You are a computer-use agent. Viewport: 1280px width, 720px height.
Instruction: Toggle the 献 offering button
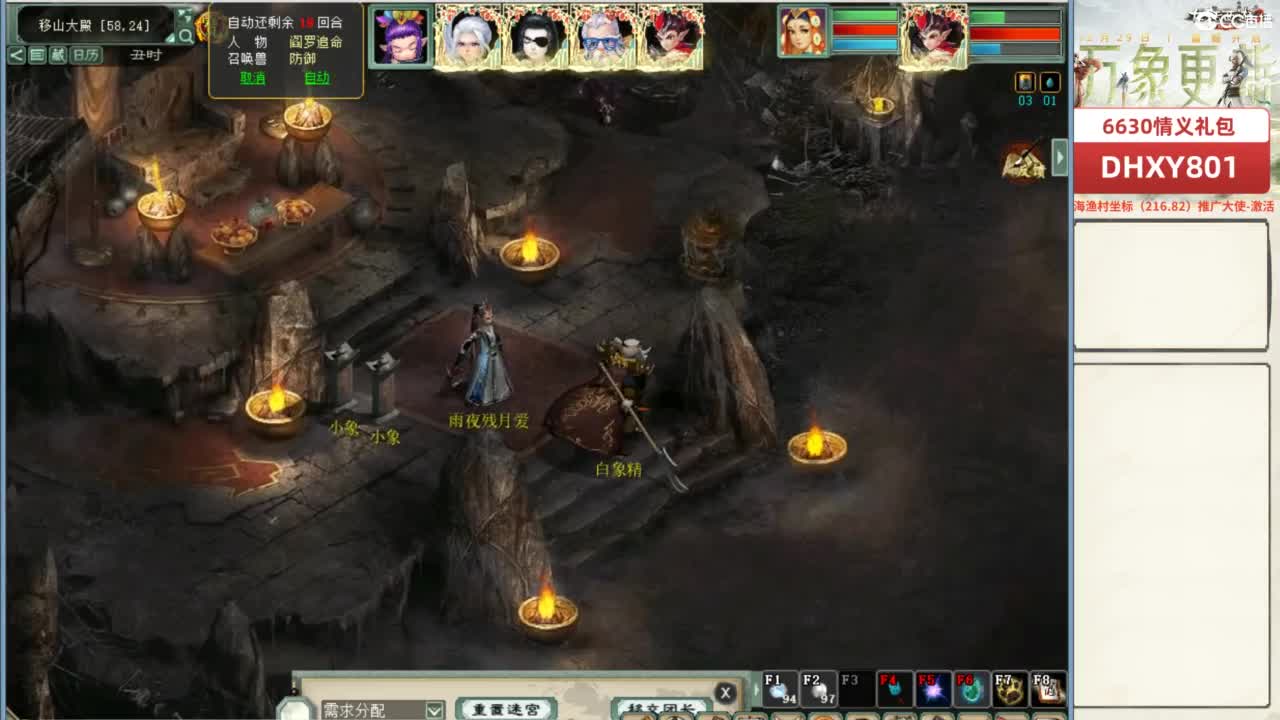58,54
